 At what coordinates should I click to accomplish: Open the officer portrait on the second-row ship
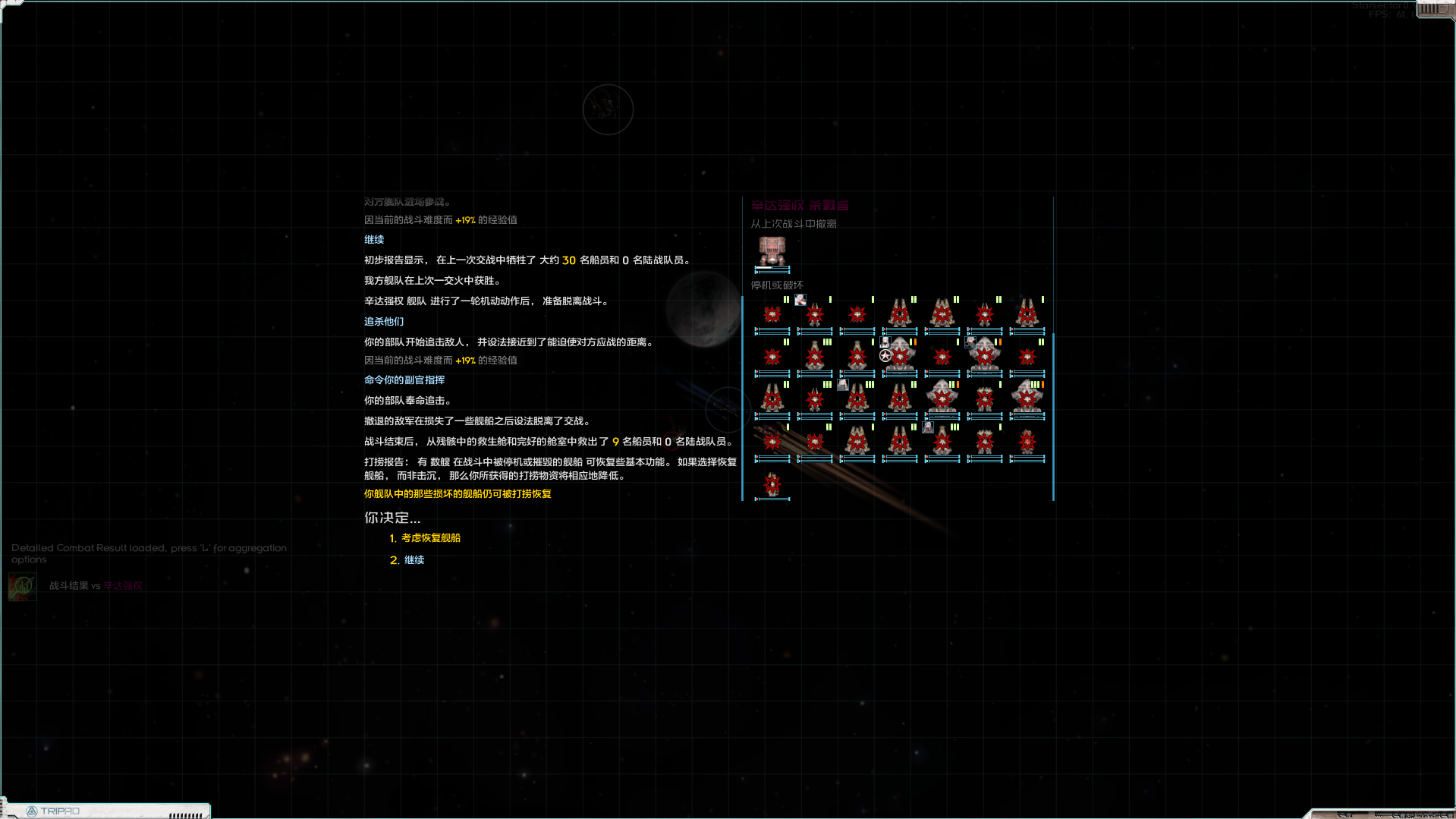885,342
